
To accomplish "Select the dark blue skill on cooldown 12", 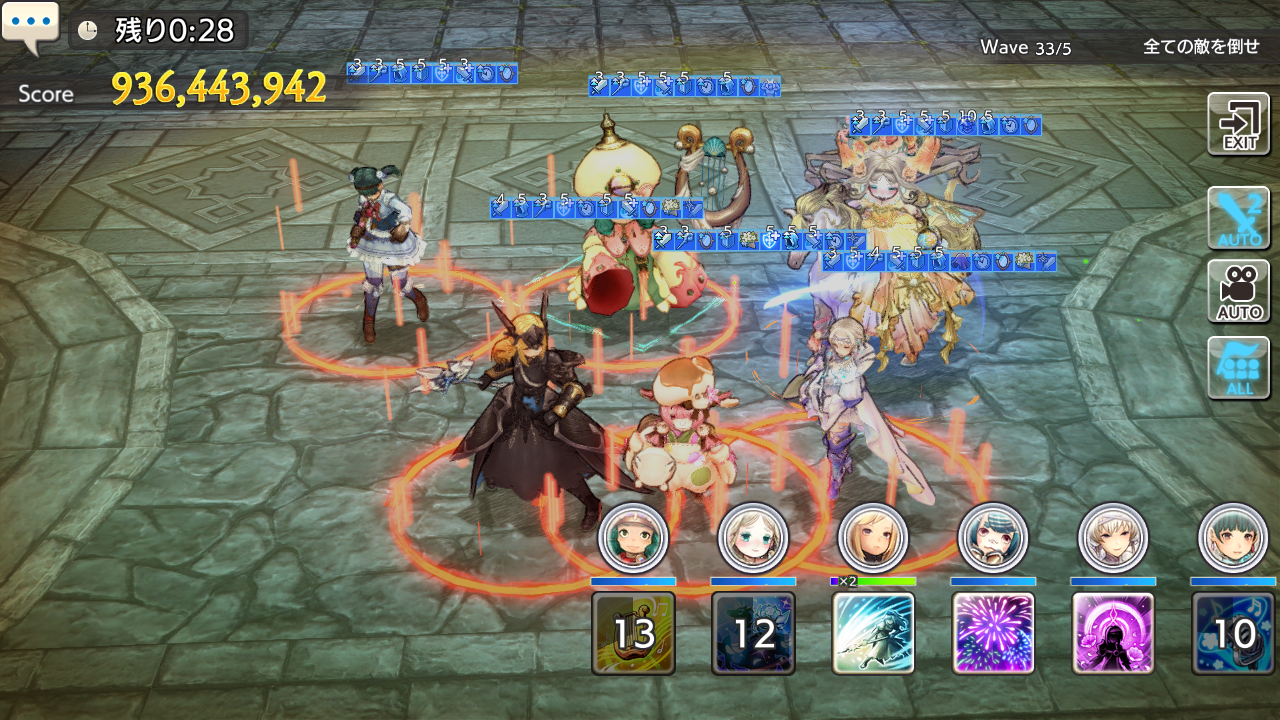I will click(753, 633).
